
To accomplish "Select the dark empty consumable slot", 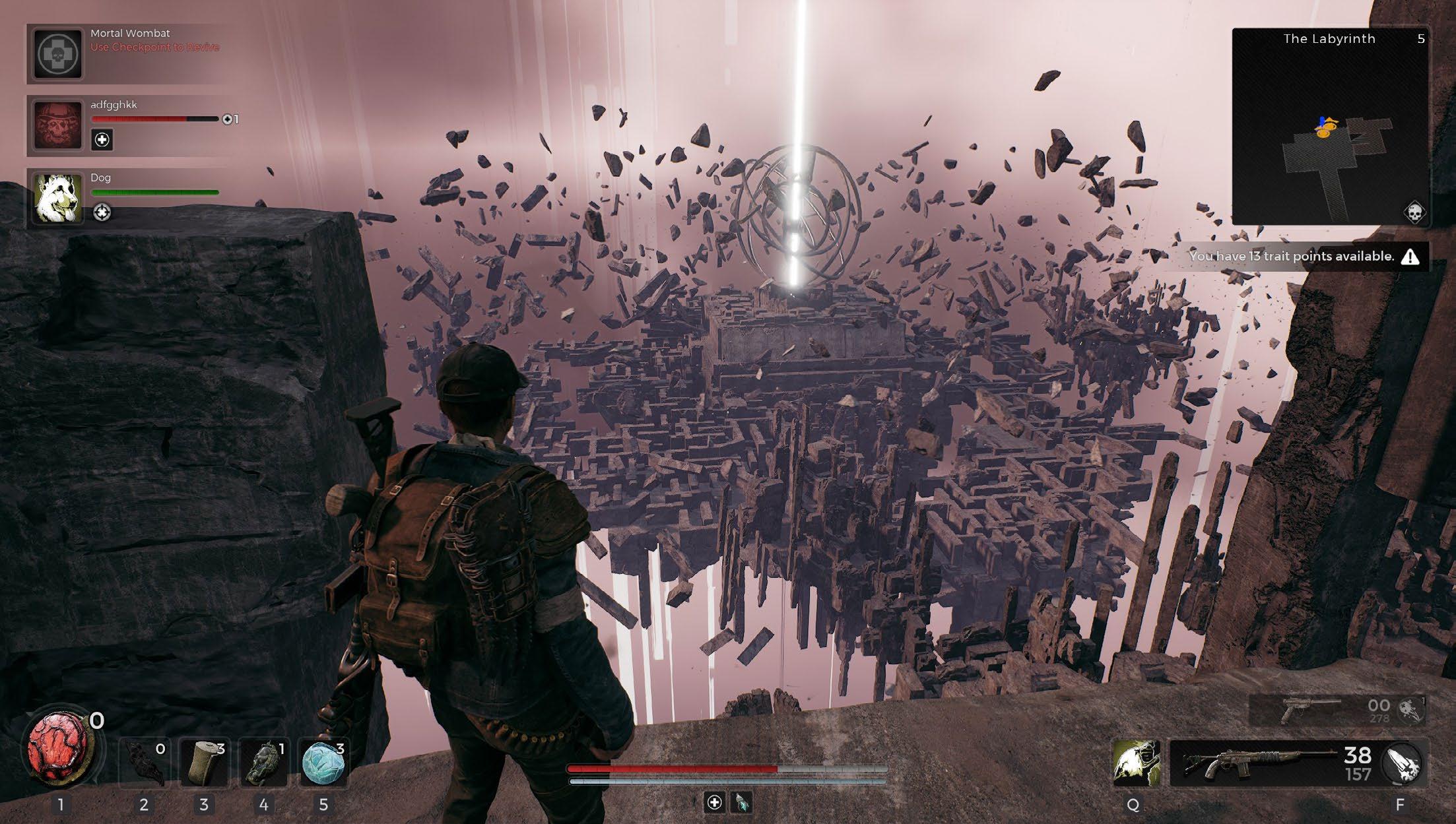I will (x=144, y=763).
